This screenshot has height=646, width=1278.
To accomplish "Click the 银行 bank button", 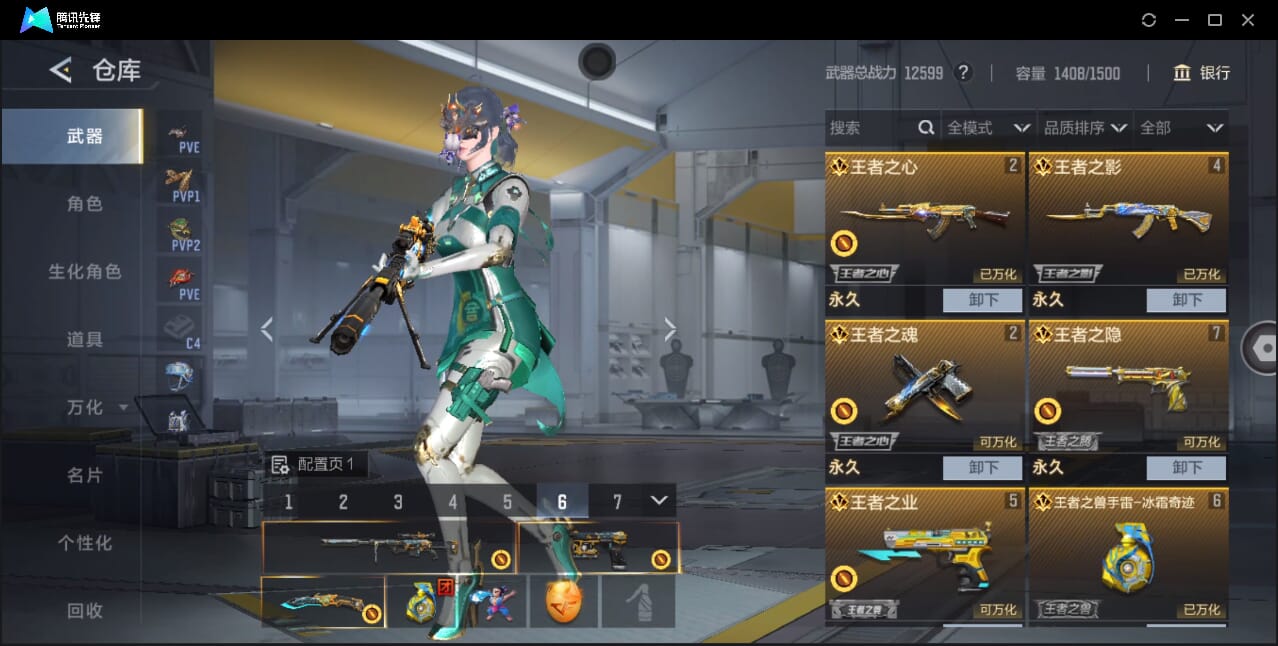I will coord(1202,73).
